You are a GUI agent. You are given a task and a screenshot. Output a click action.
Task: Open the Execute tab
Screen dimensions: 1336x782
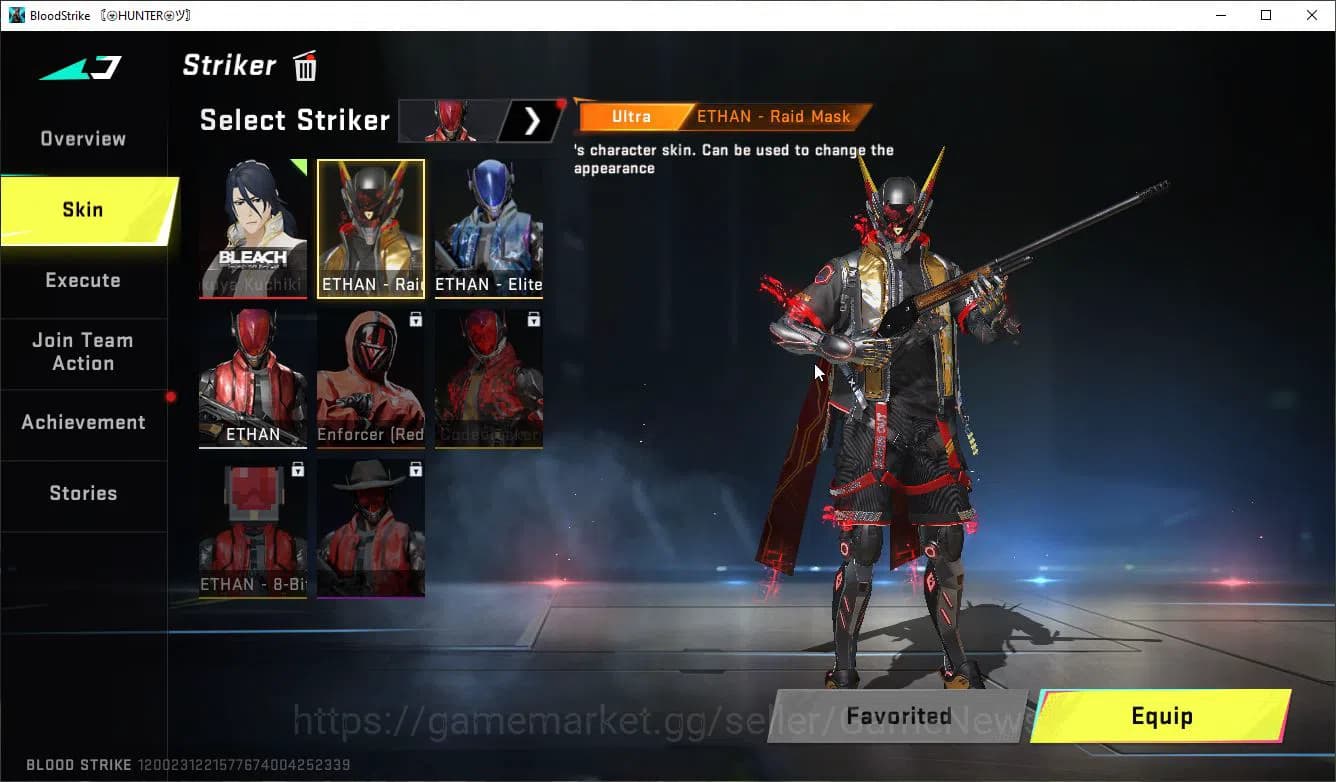click(x=83, y=280)
